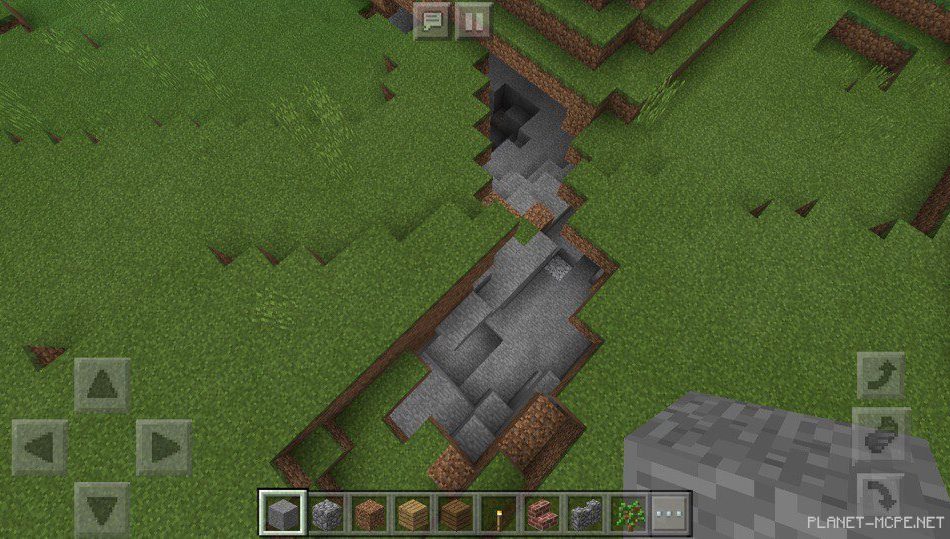Tap the fly up arrow button
The width and height of the screenshot is (950, 539).
point(881,376)
